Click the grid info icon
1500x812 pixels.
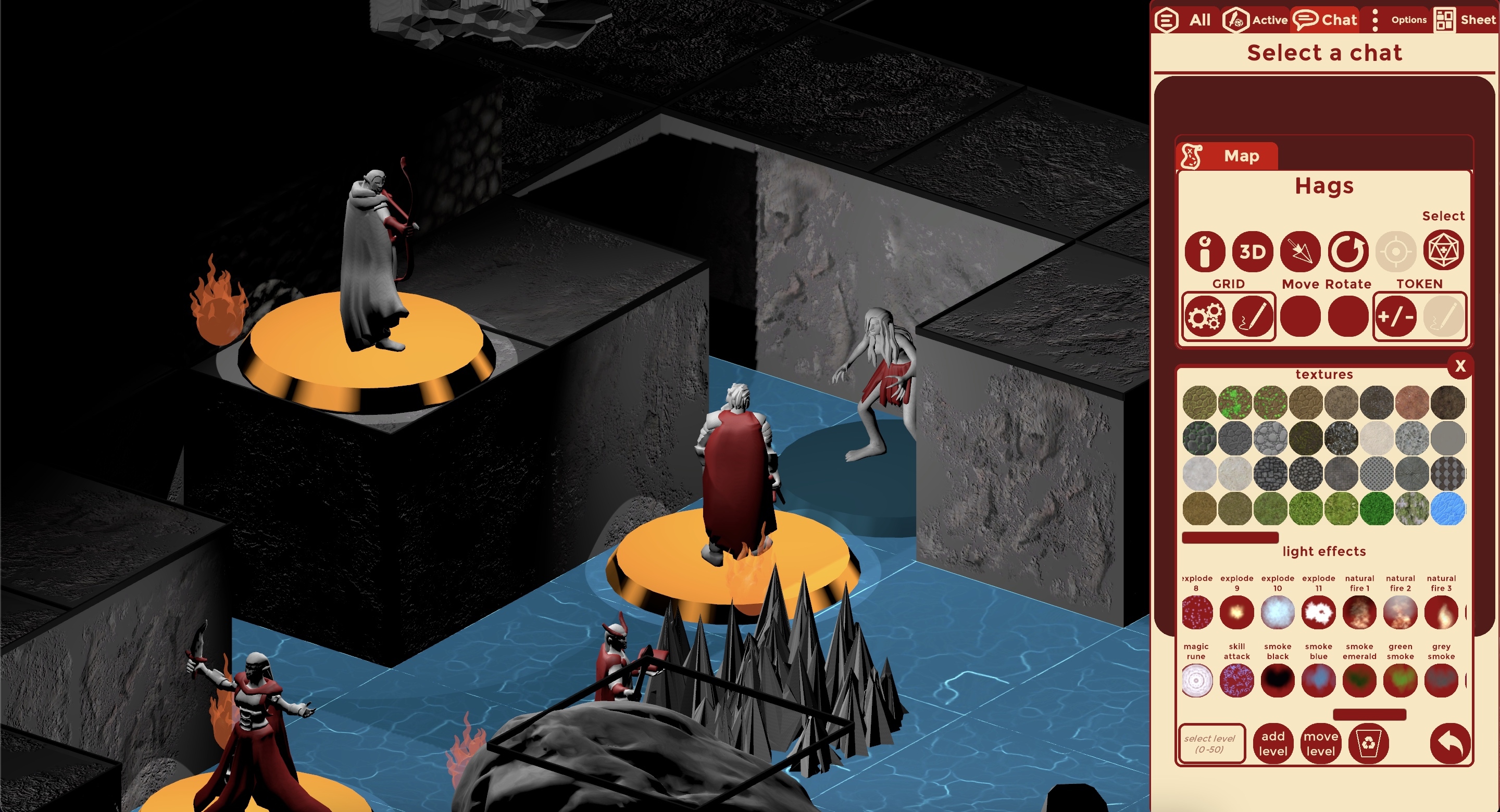1205,251
